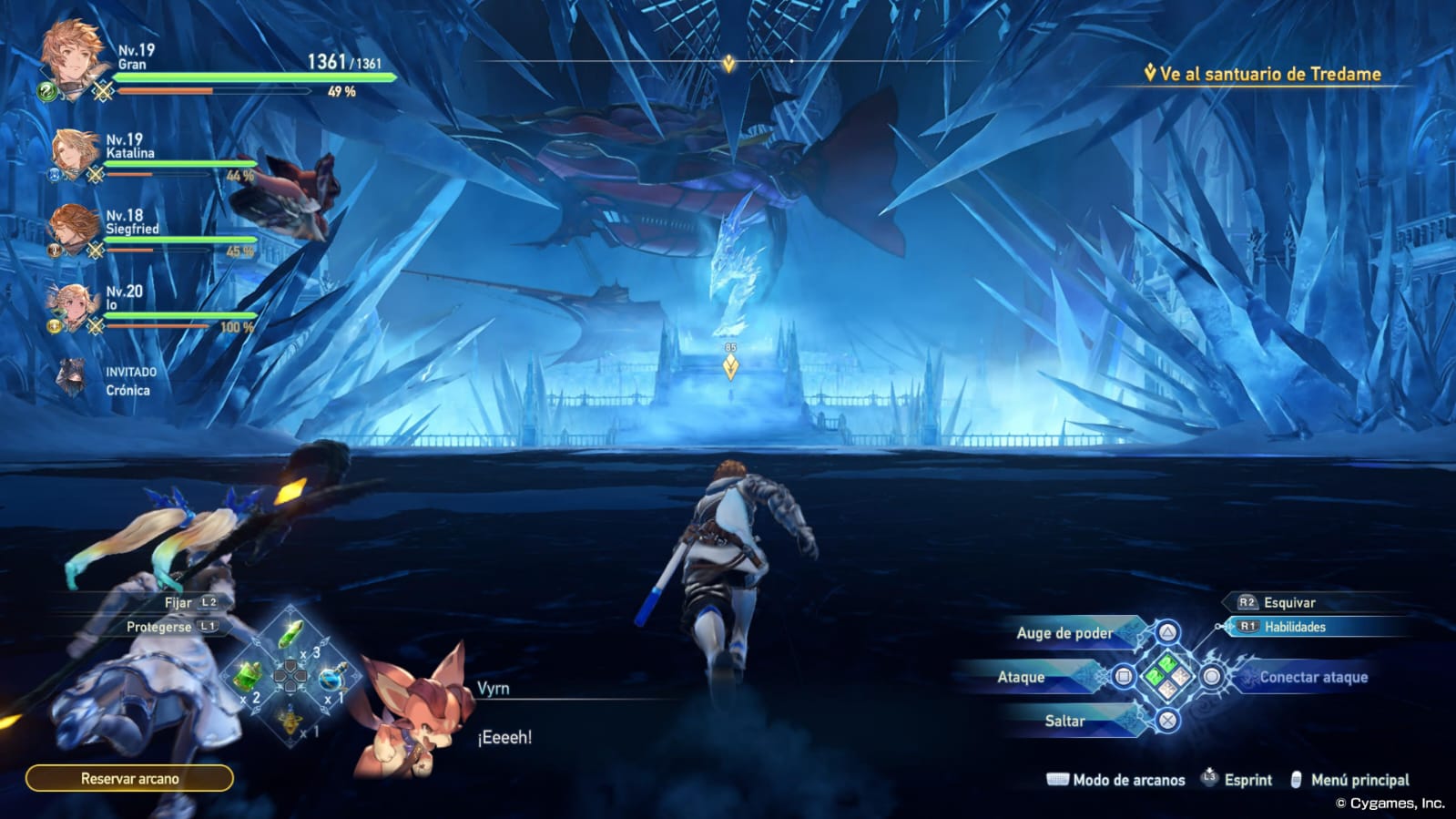Viewport: 1456px width, 819px height.
Task: Select the guest Crónica entry
Action: (x=109, y=380)
